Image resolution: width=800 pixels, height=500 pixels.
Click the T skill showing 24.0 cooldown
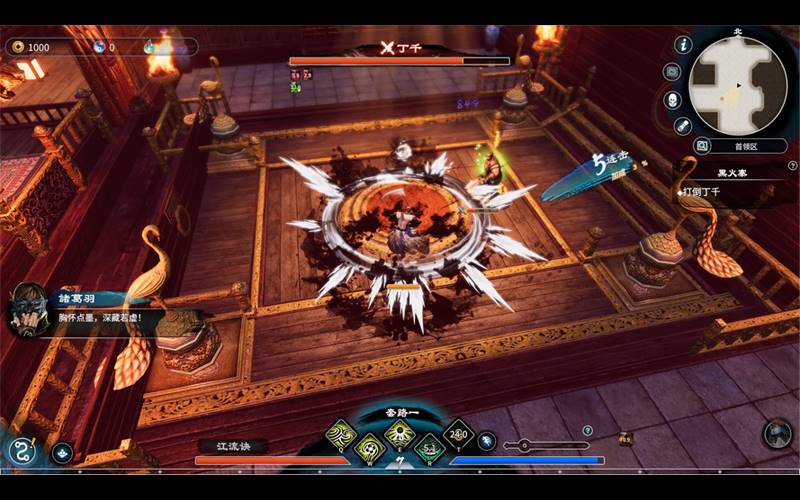pos(458,435)
